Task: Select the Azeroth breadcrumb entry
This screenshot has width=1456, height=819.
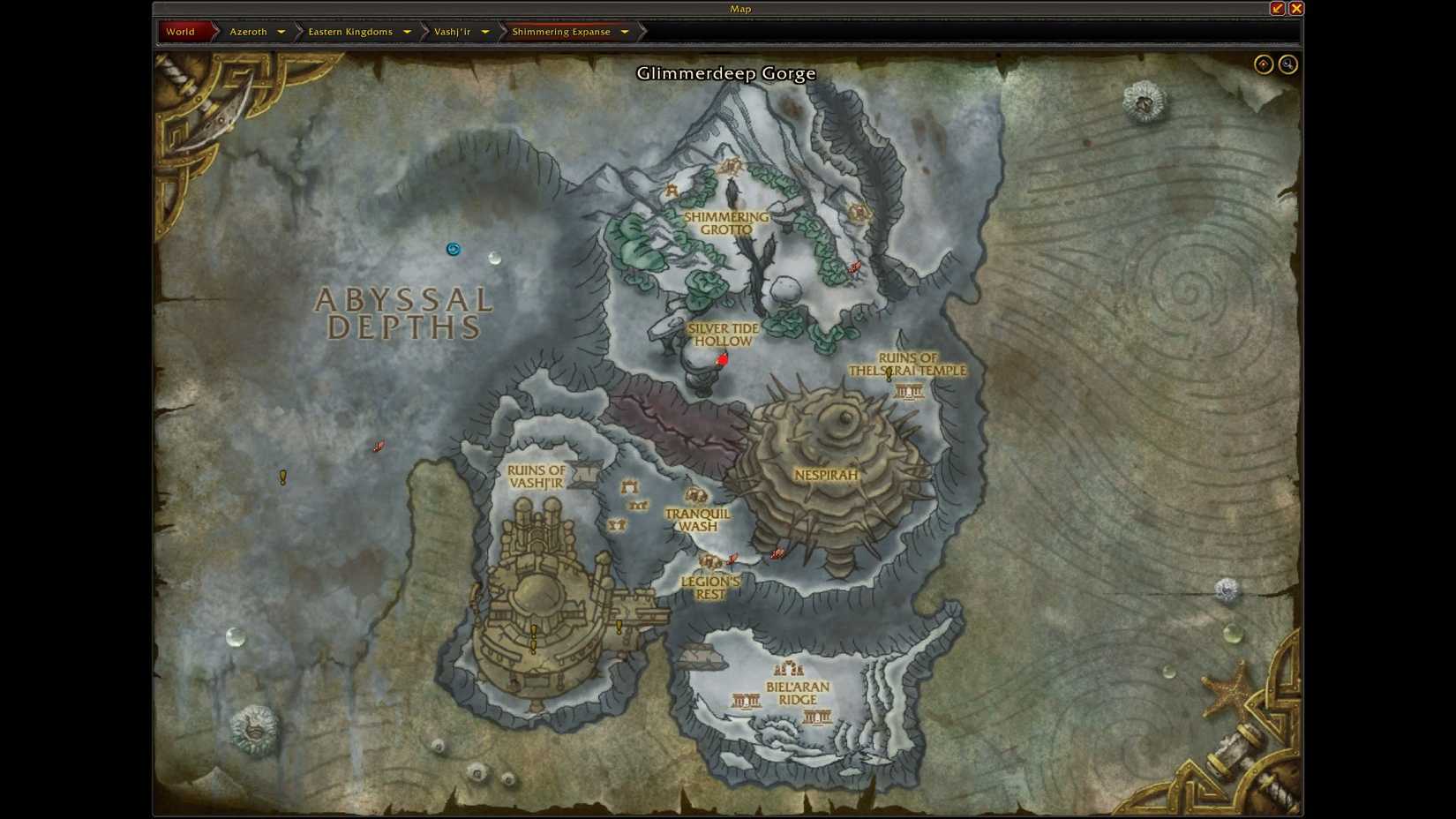Action: (248, 31)
